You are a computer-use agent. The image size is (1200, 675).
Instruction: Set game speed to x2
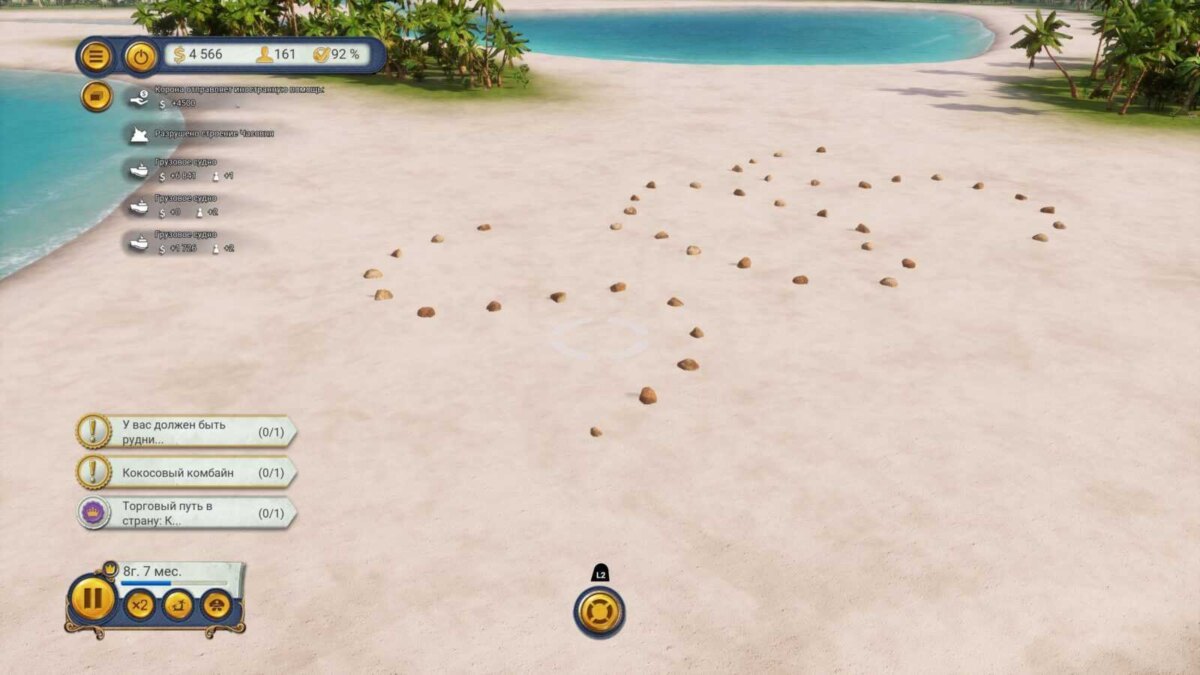140,604
